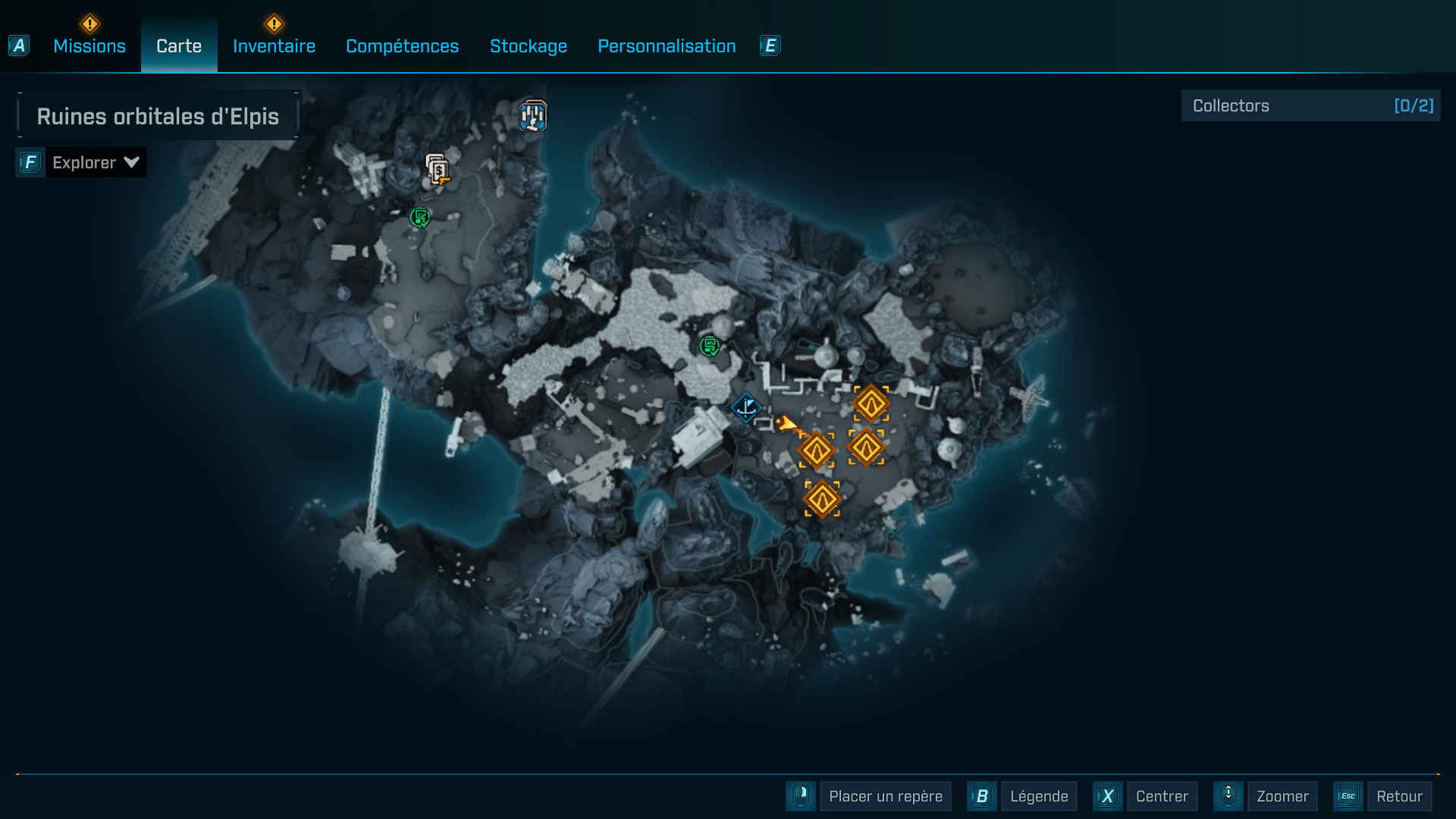Click the mouse icon next to Placer un repère
Screen dimensions: 1456x819
pyautogui.click(x=801, y=796)
